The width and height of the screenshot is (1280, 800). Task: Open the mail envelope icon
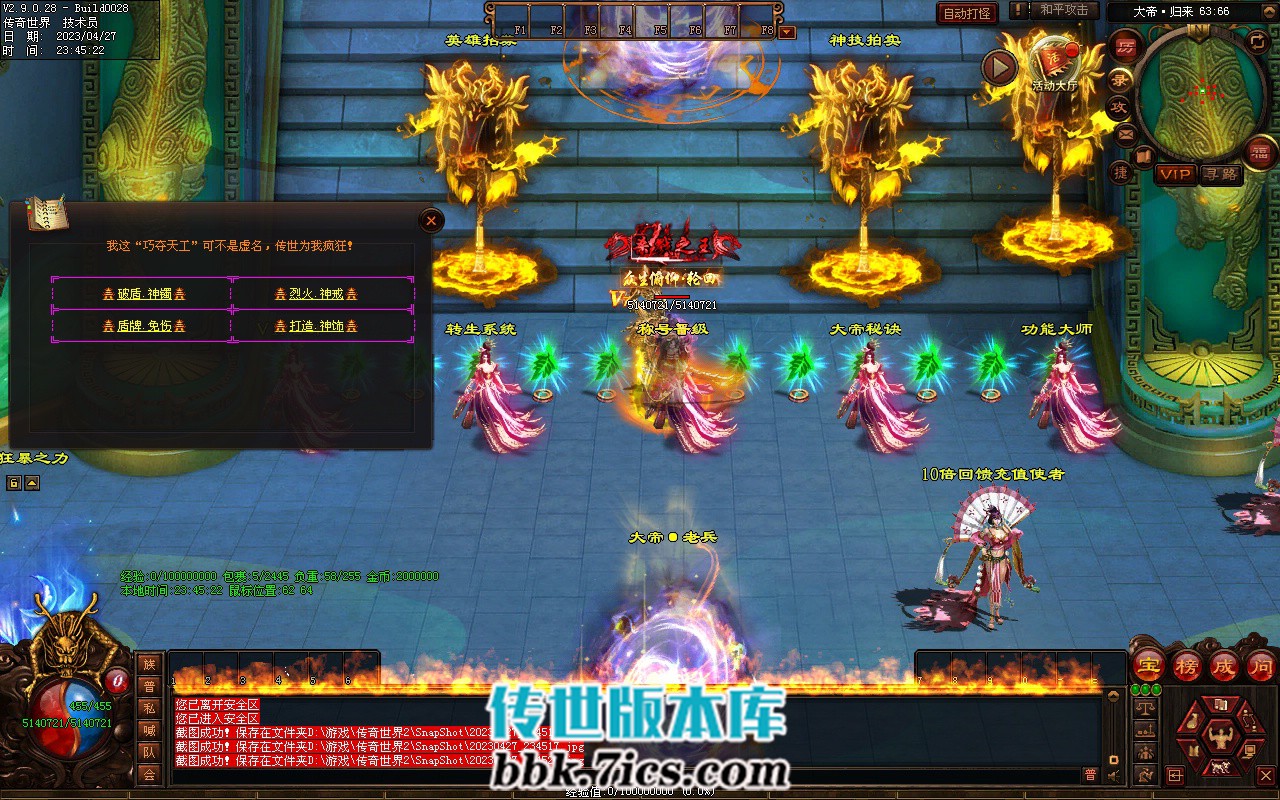pyautogui.click(x=1126, y=133)
